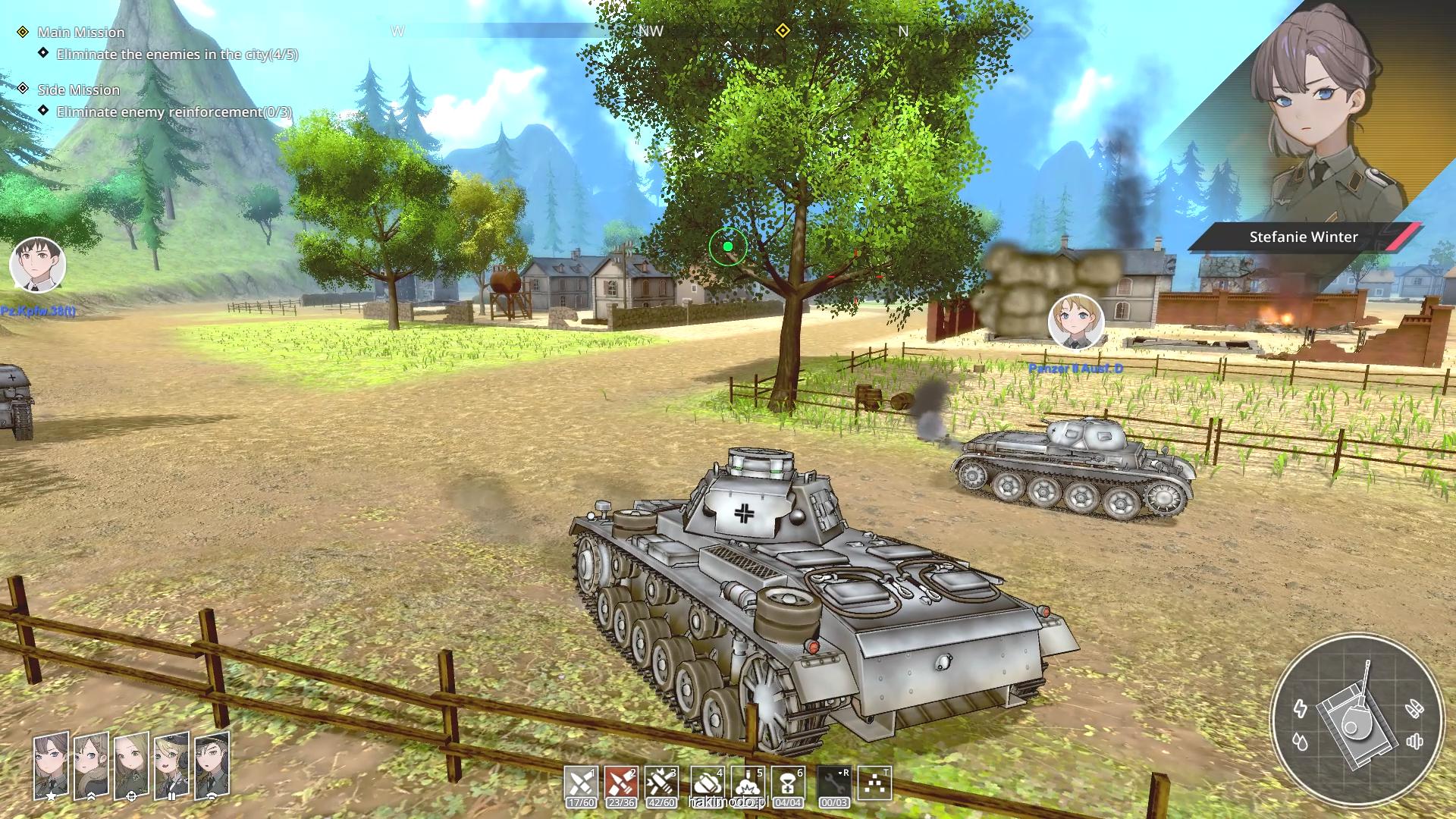The width and height of the screenshot is (1456, 819).
Task: Choose the red-highlighted shell in slot 2
Action: [x=621, y=783]
